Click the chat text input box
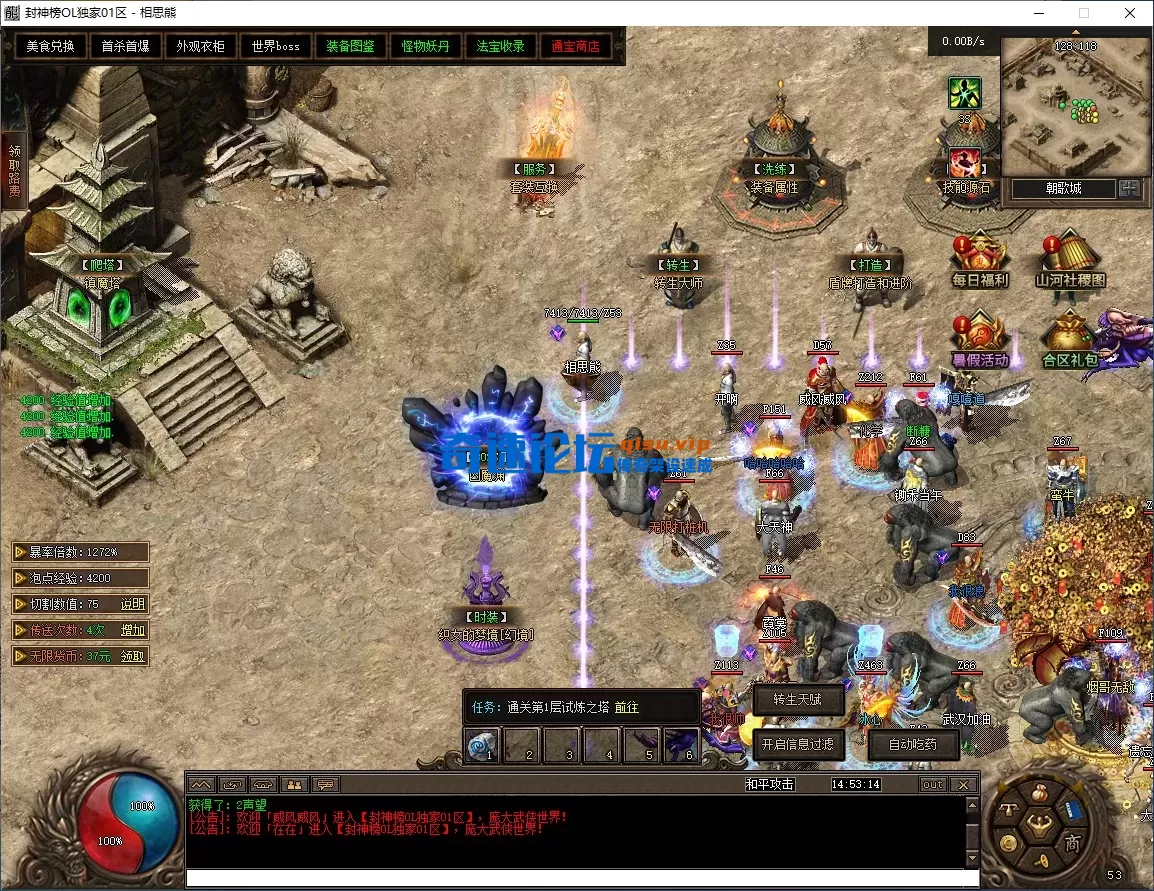The image size is (1154, 891). tap(575, 878)
